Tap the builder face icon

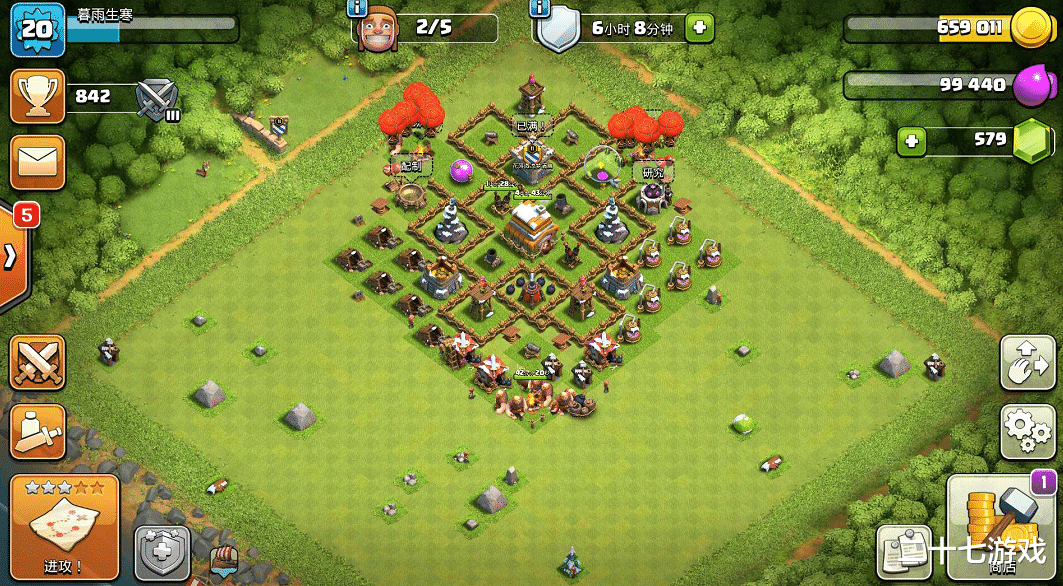pos(379,28)
